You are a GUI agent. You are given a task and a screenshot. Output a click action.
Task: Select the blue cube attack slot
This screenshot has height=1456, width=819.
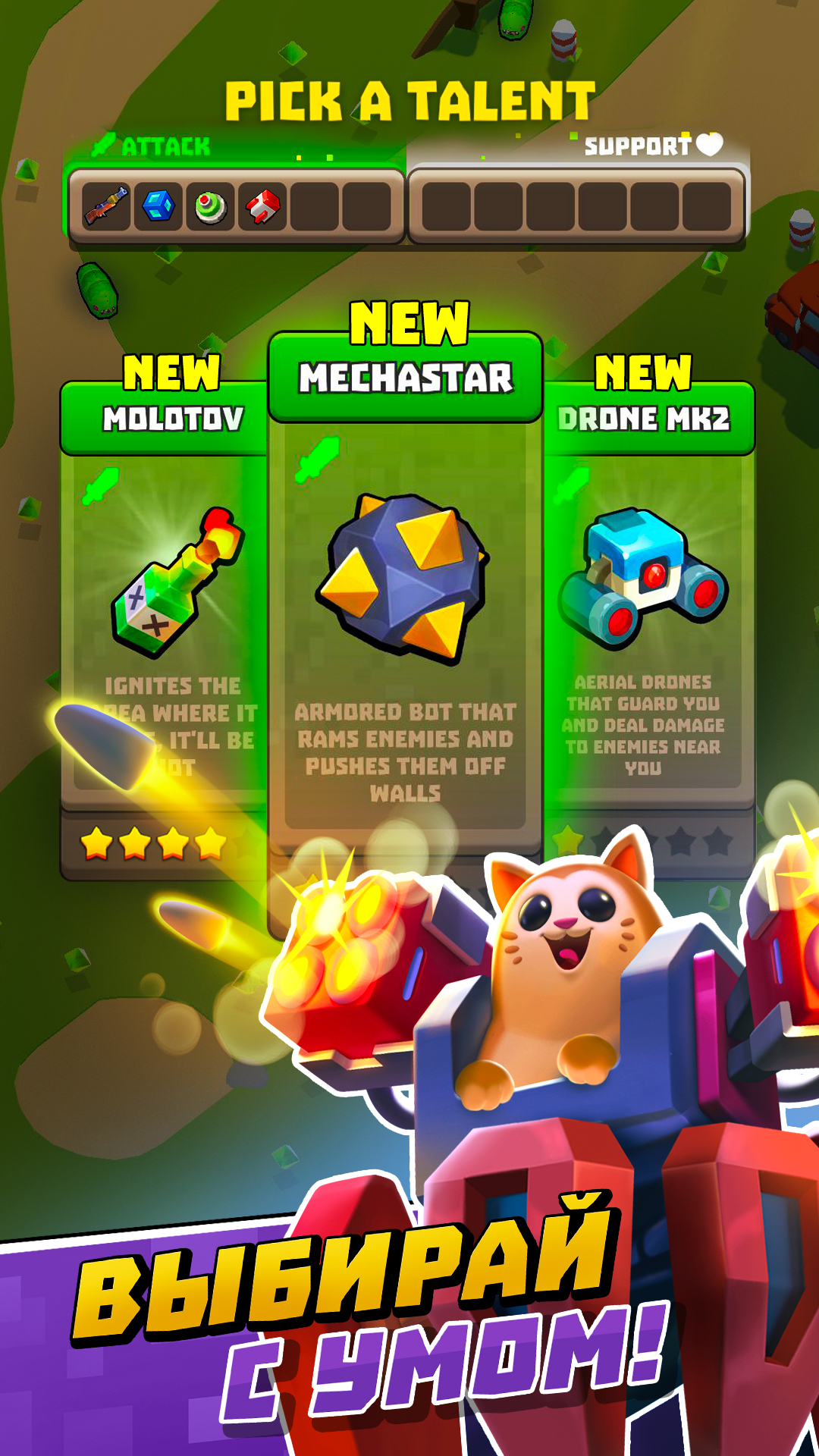click(158, 206)
